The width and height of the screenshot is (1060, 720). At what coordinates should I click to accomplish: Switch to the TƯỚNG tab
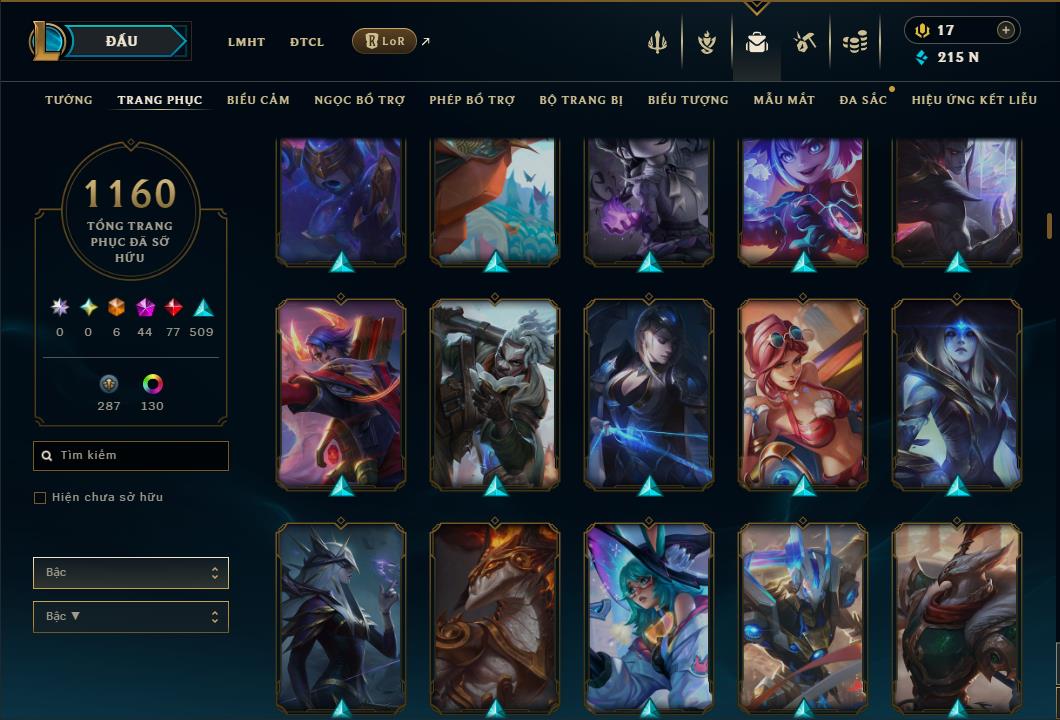[69, 100]
